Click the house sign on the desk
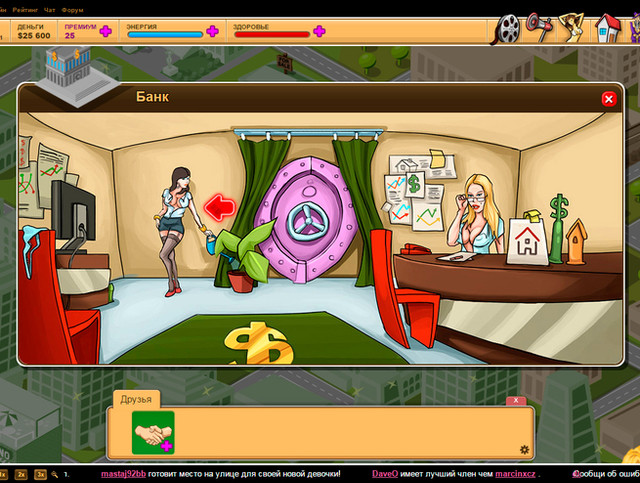Screen dimensions: 640x483 [526, 240]
